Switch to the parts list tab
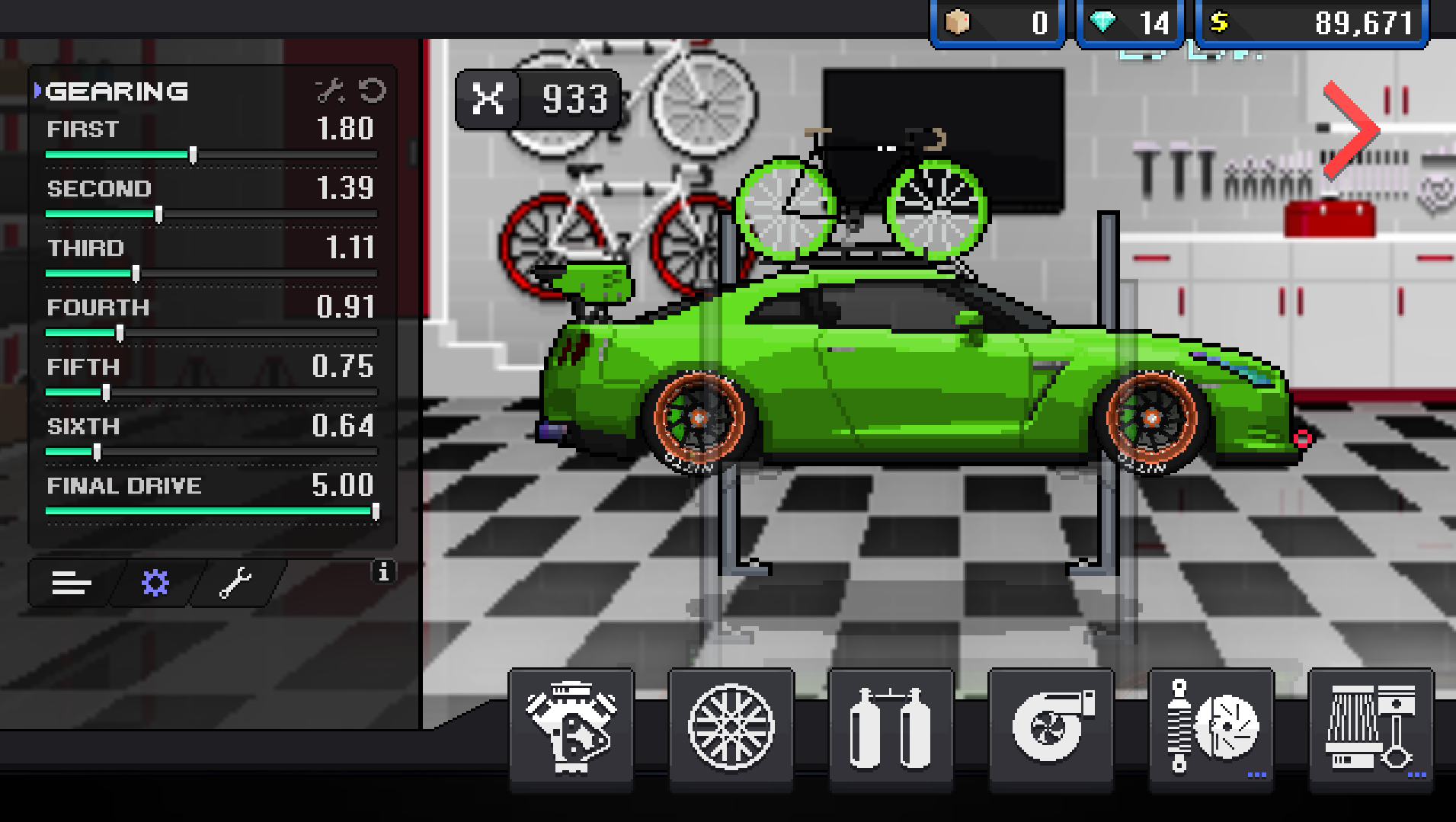The width and height of the screenshot is (1456, 822). pos(71,583)
